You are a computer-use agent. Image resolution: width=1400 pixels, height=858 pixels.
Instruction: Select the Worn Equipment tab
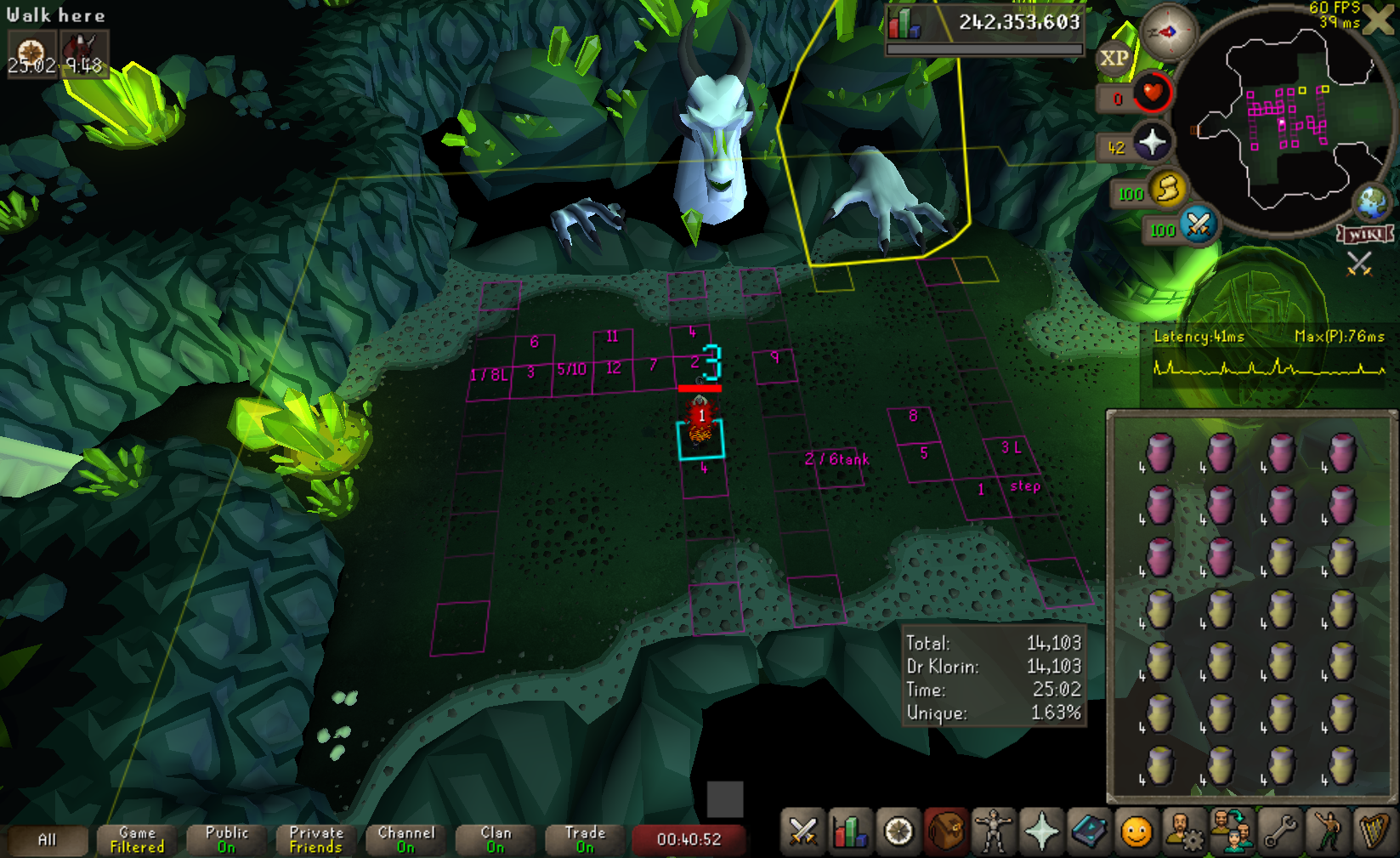point(993,832)
